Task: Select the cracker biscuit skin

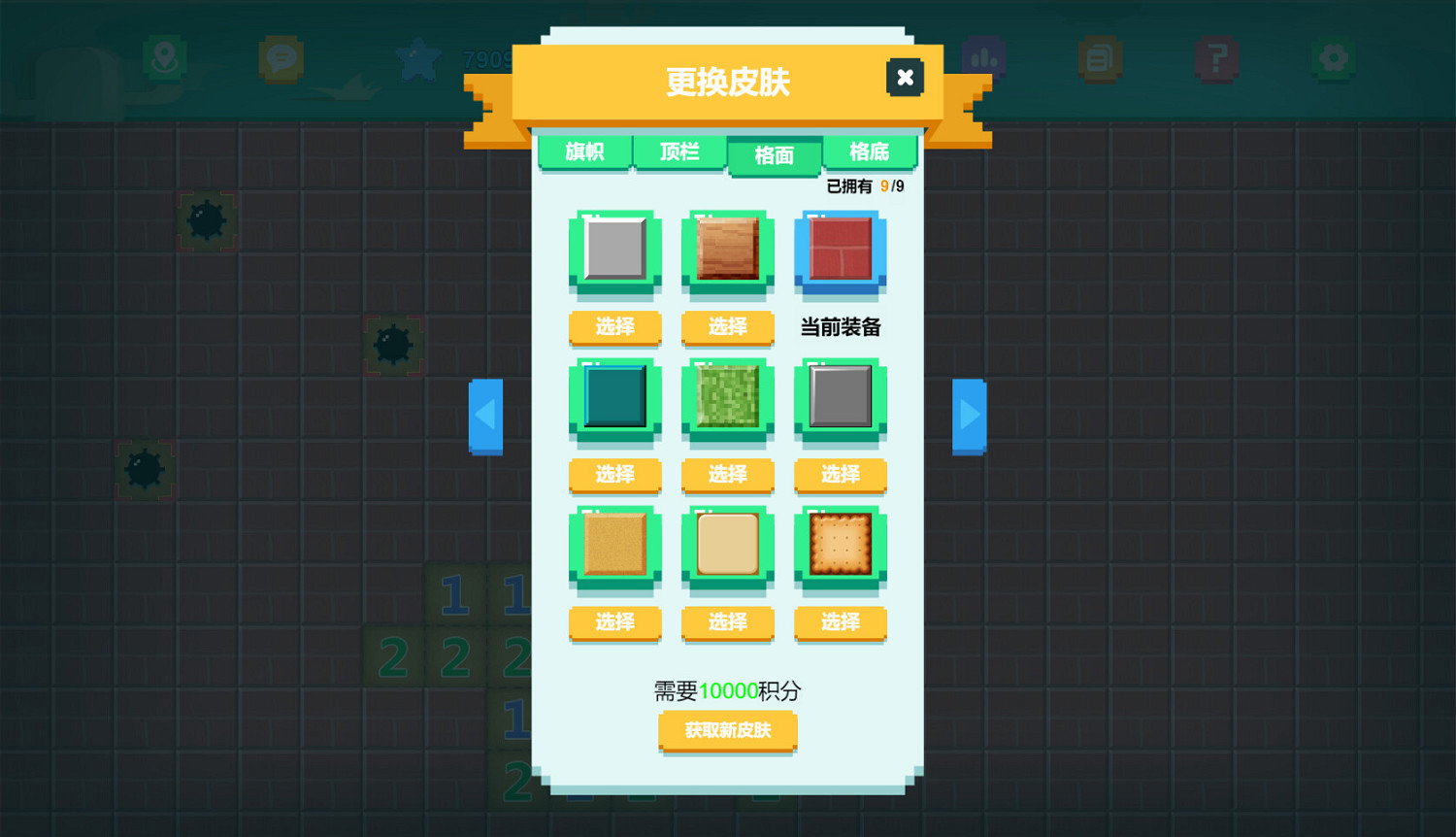Action: [840, 624]
